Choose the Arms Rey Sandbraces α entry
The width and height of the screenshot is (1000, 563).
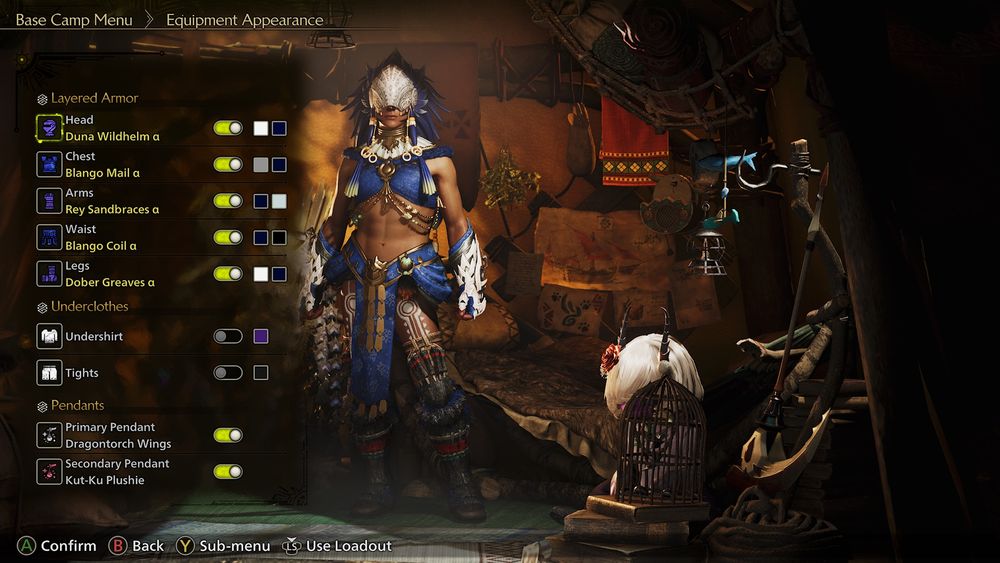click(112, 201)
